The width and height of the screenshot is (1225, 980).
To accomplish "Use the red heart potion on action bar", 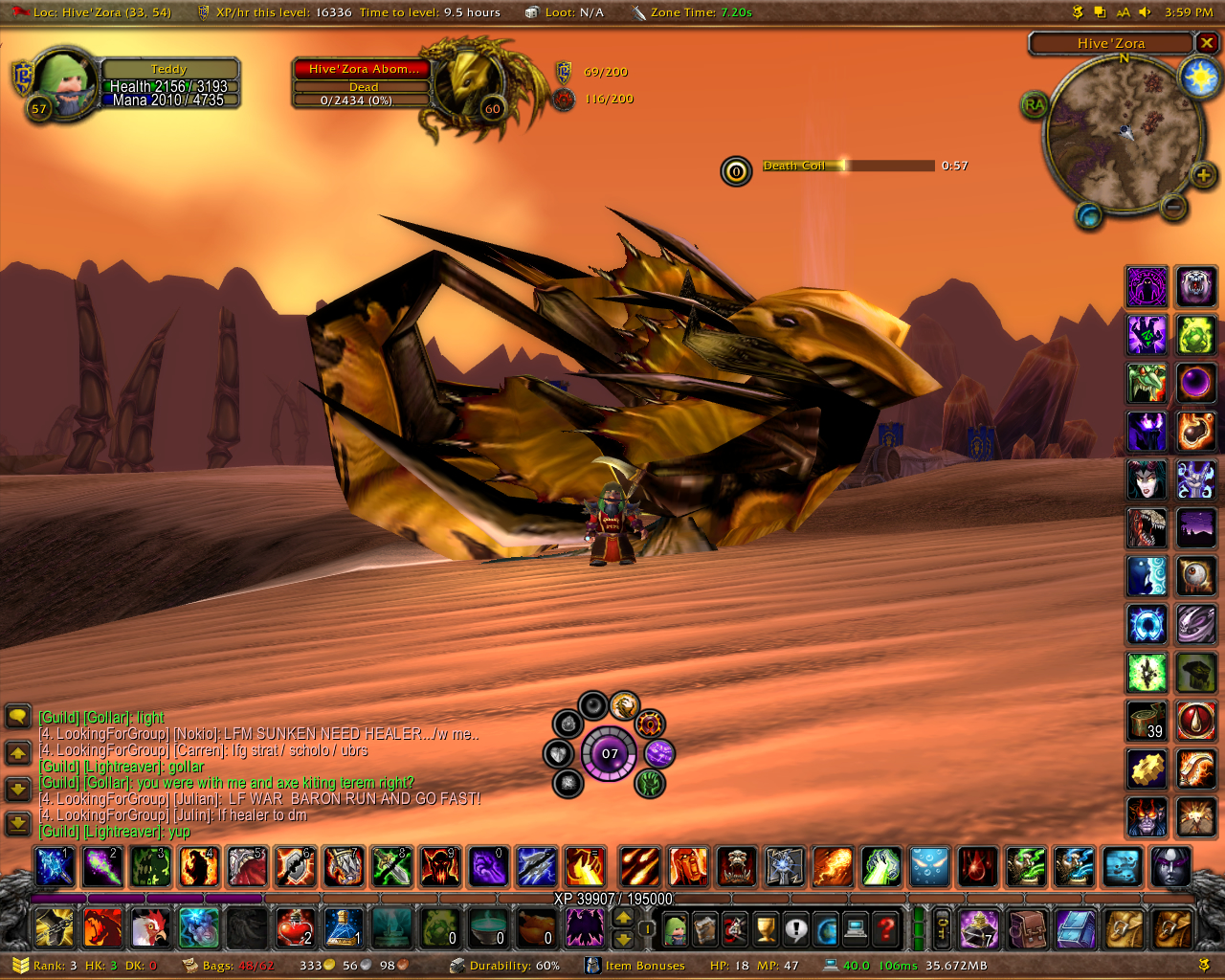I will pos(295,927).
